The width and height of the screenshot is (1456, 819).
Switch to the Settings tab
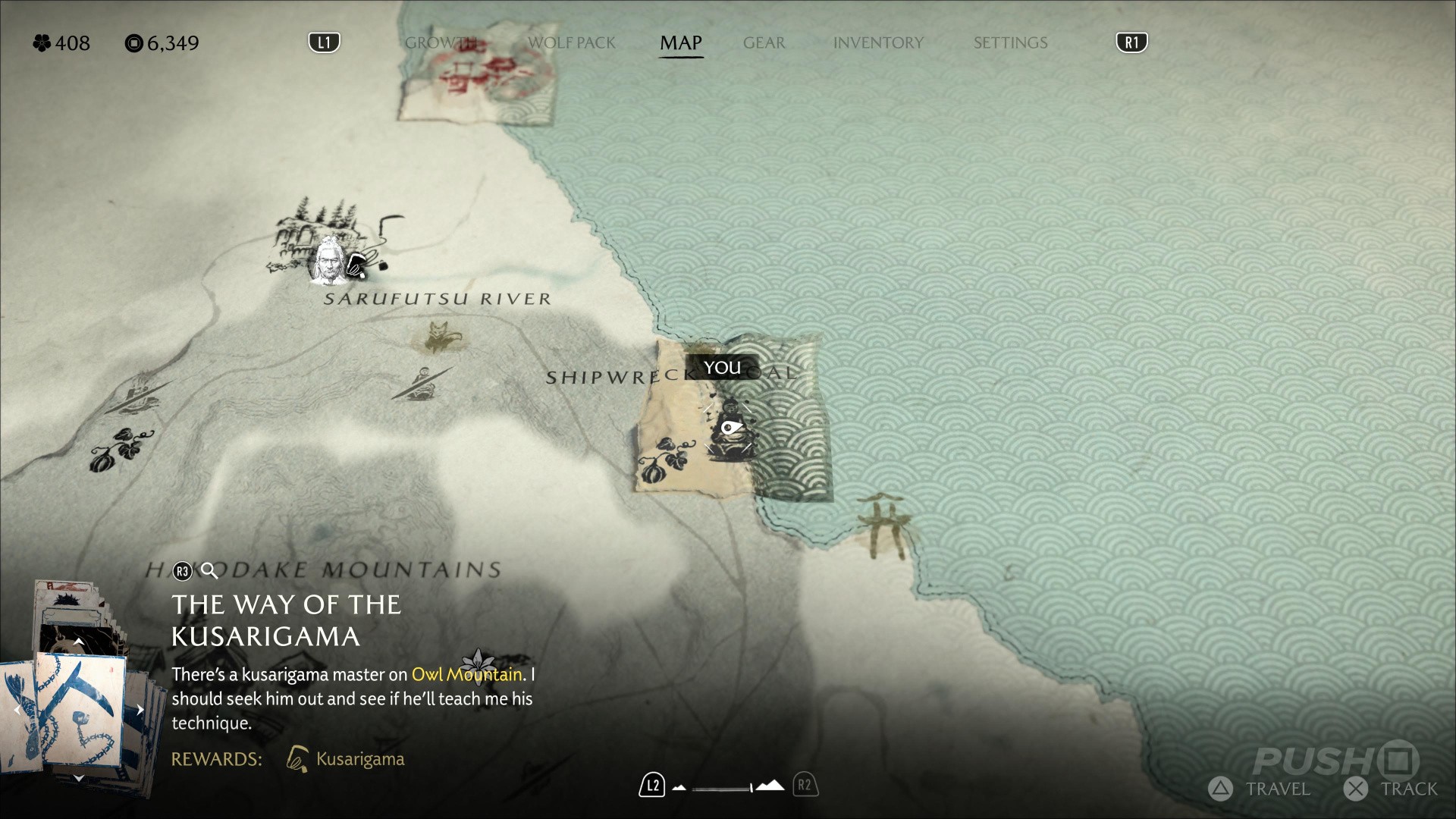click(1010, 43)
